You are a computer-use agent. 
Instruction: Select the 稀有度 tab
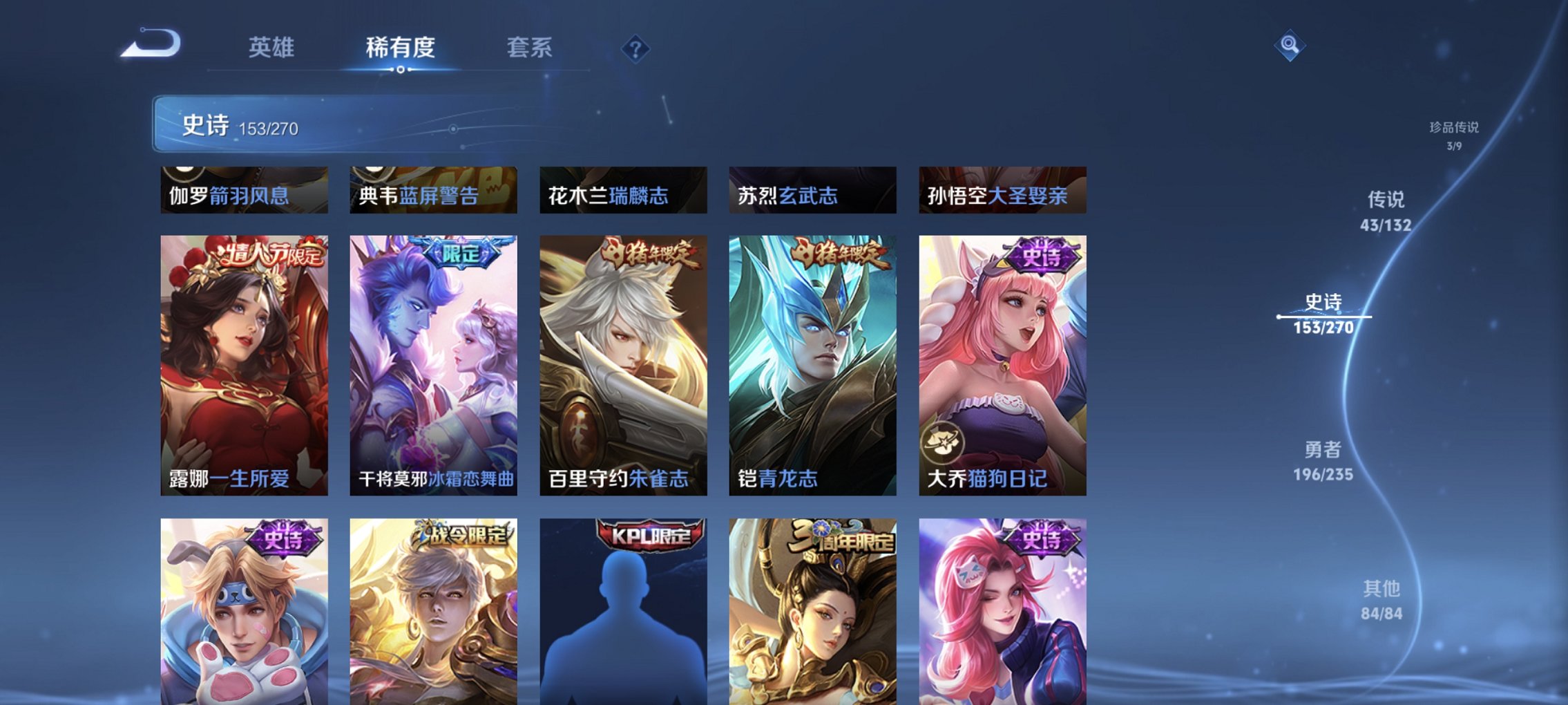tap(399, 49)
